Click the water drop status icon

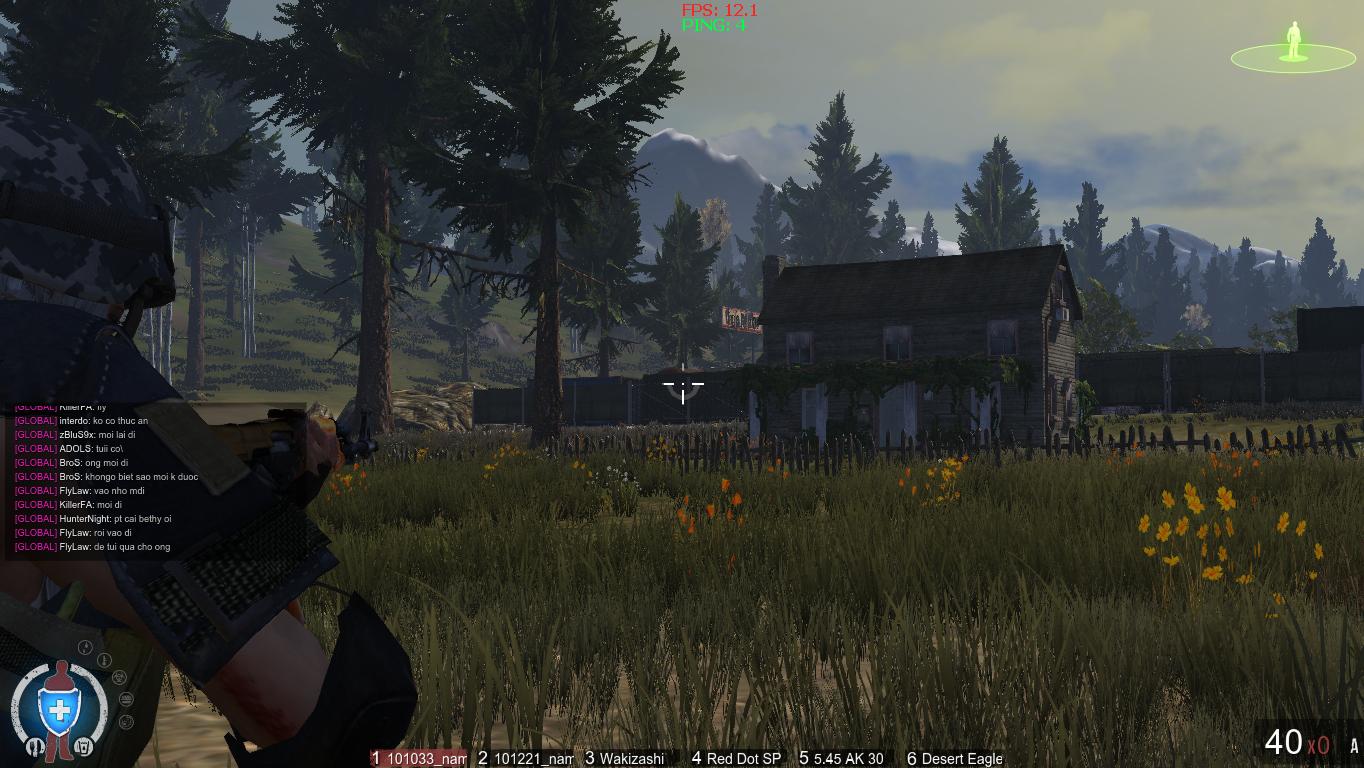[x=85, y=647]
